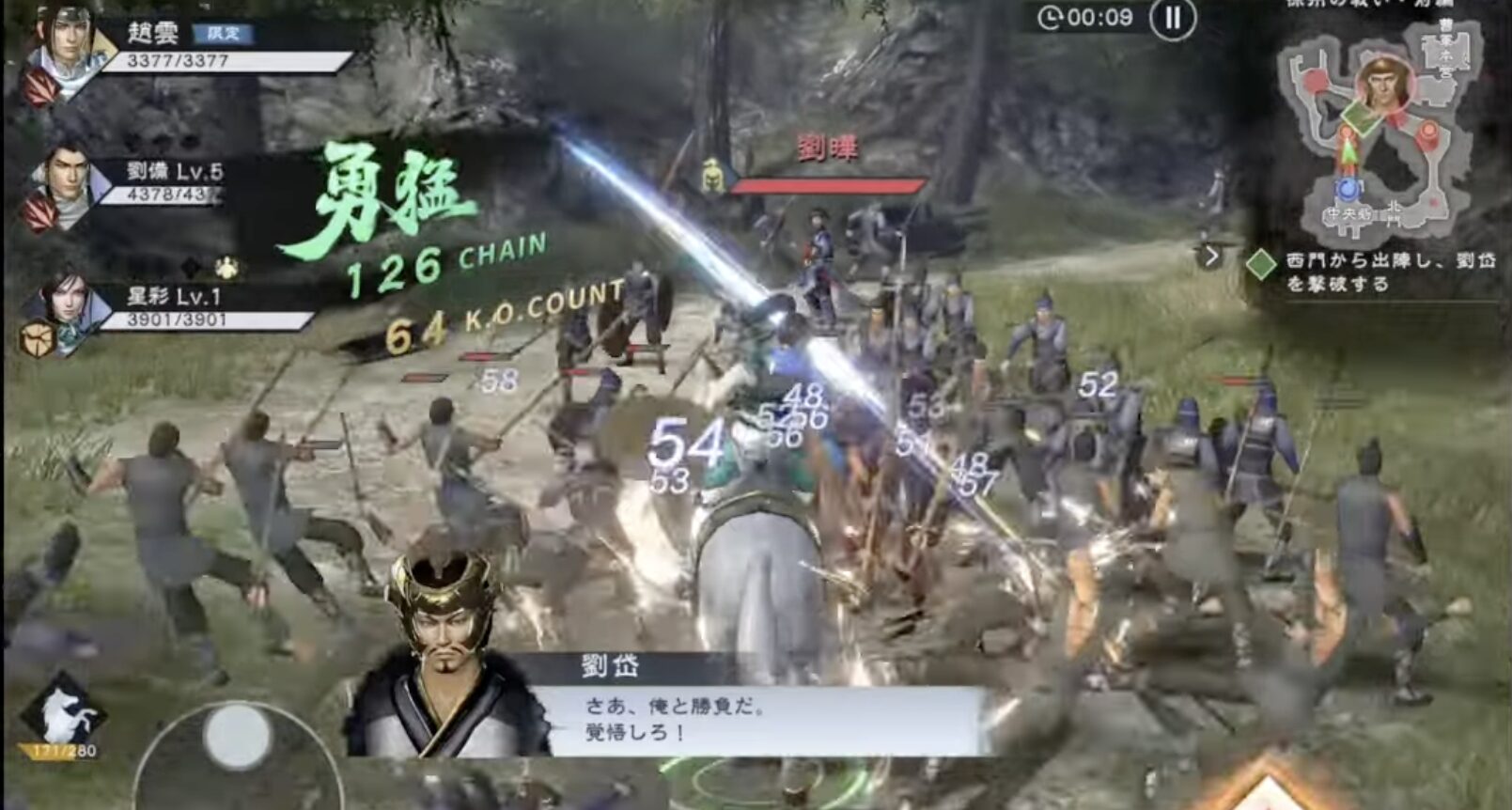Select 趙雲 character portrait

click(x=68, y=45)
